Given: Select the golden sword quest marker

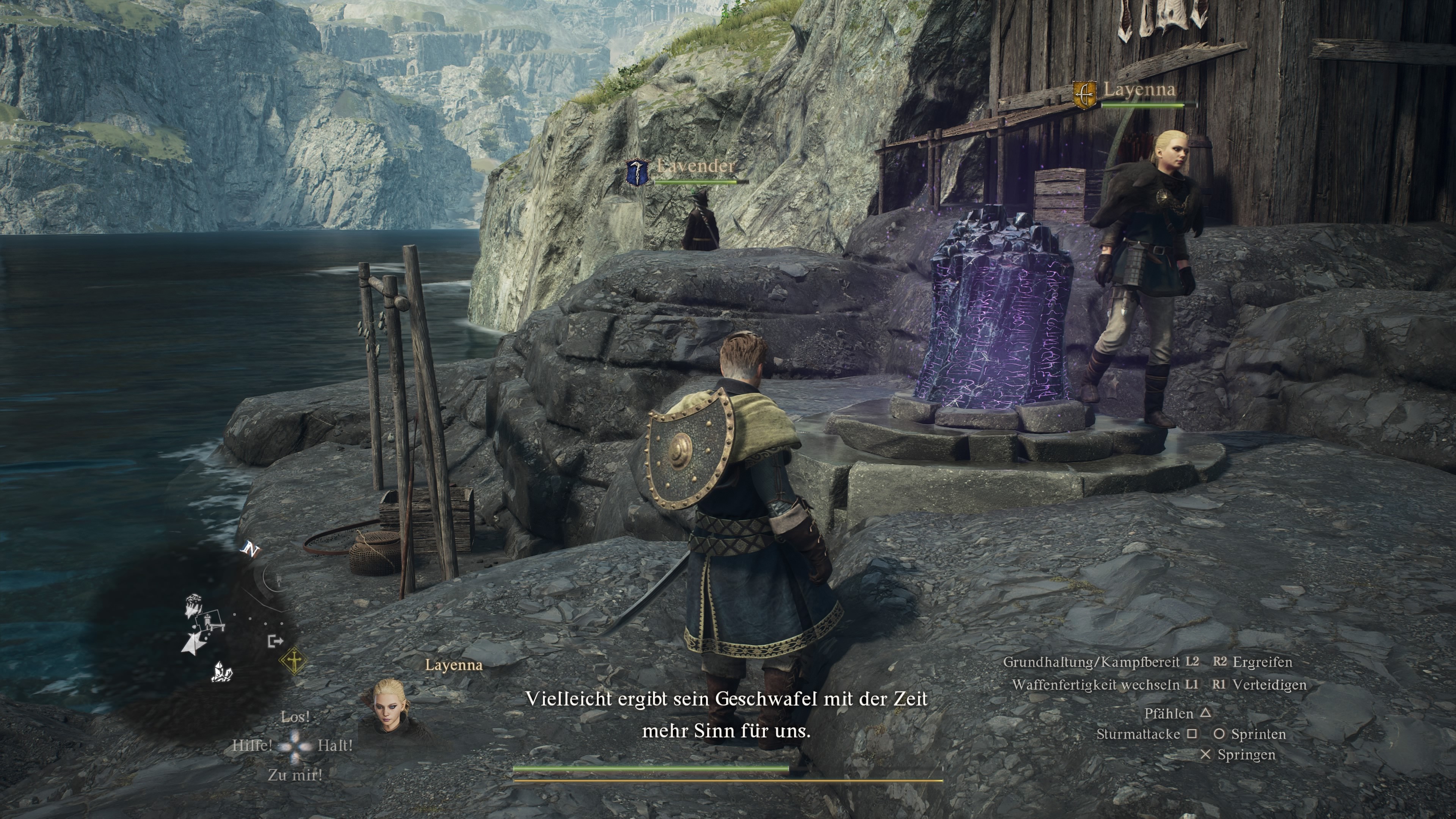Looking at the screenshot, I should 294,661.
